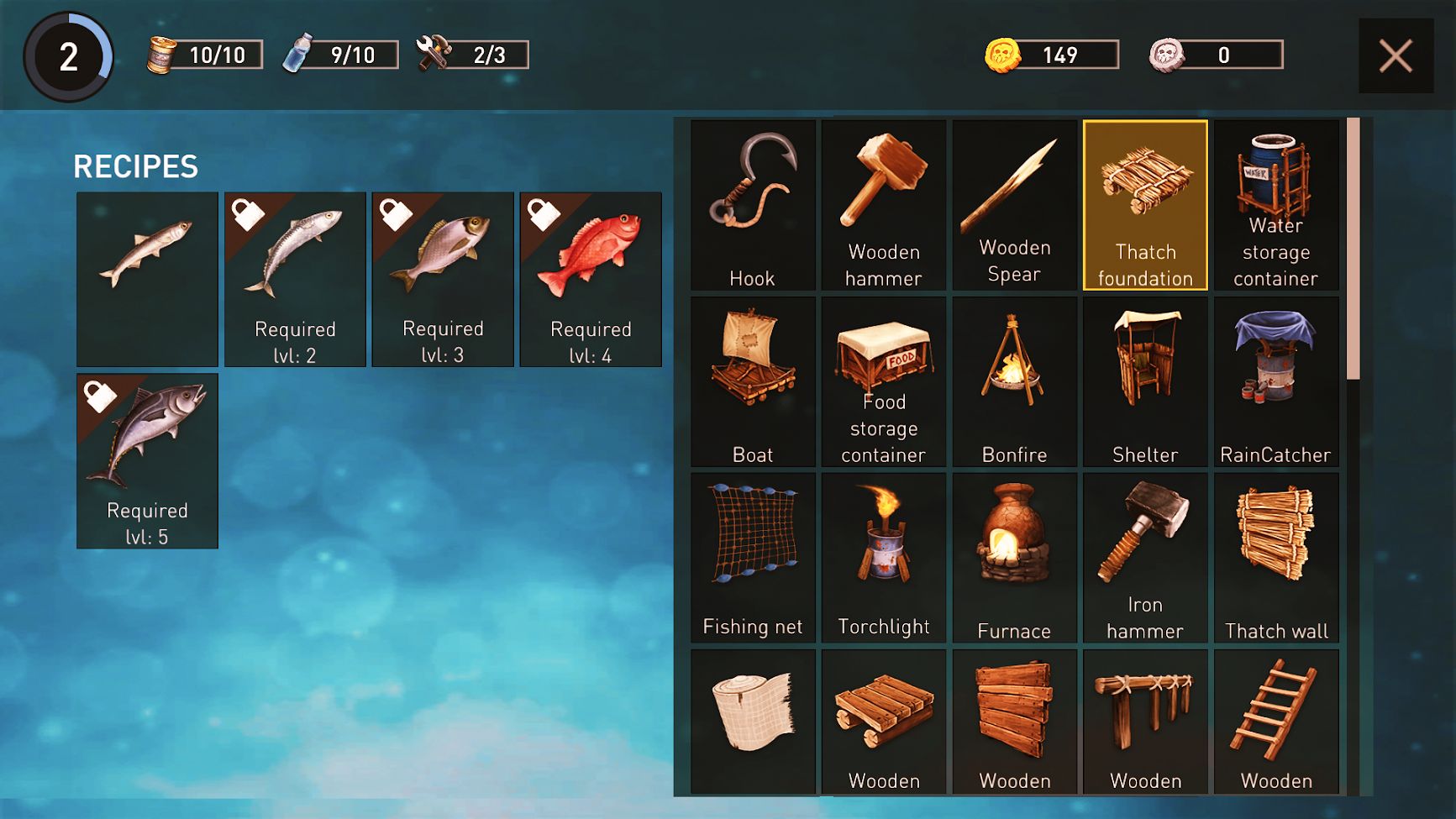Select the Wooden Spear tile
Viewport: 1456px width, 819px height.
(x=1014, y=206)
